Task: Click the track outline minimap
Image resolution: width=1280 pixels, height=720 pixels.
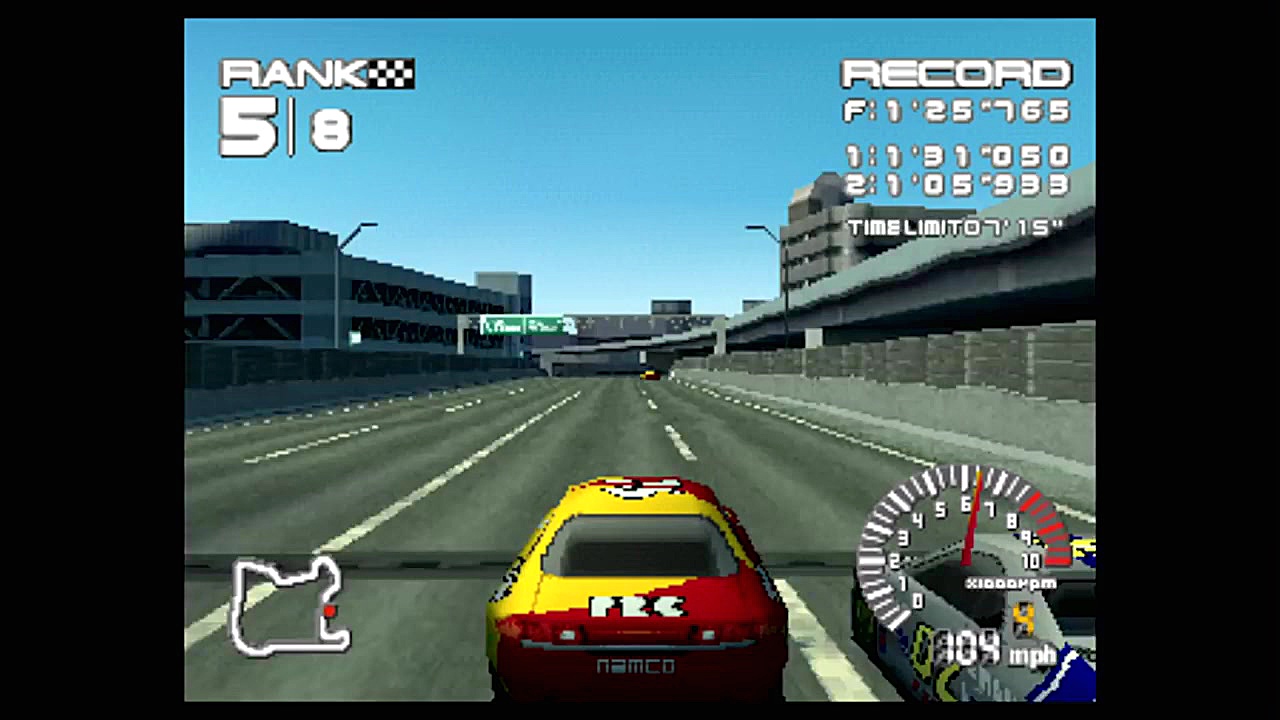Action: (x=290, y=606)
